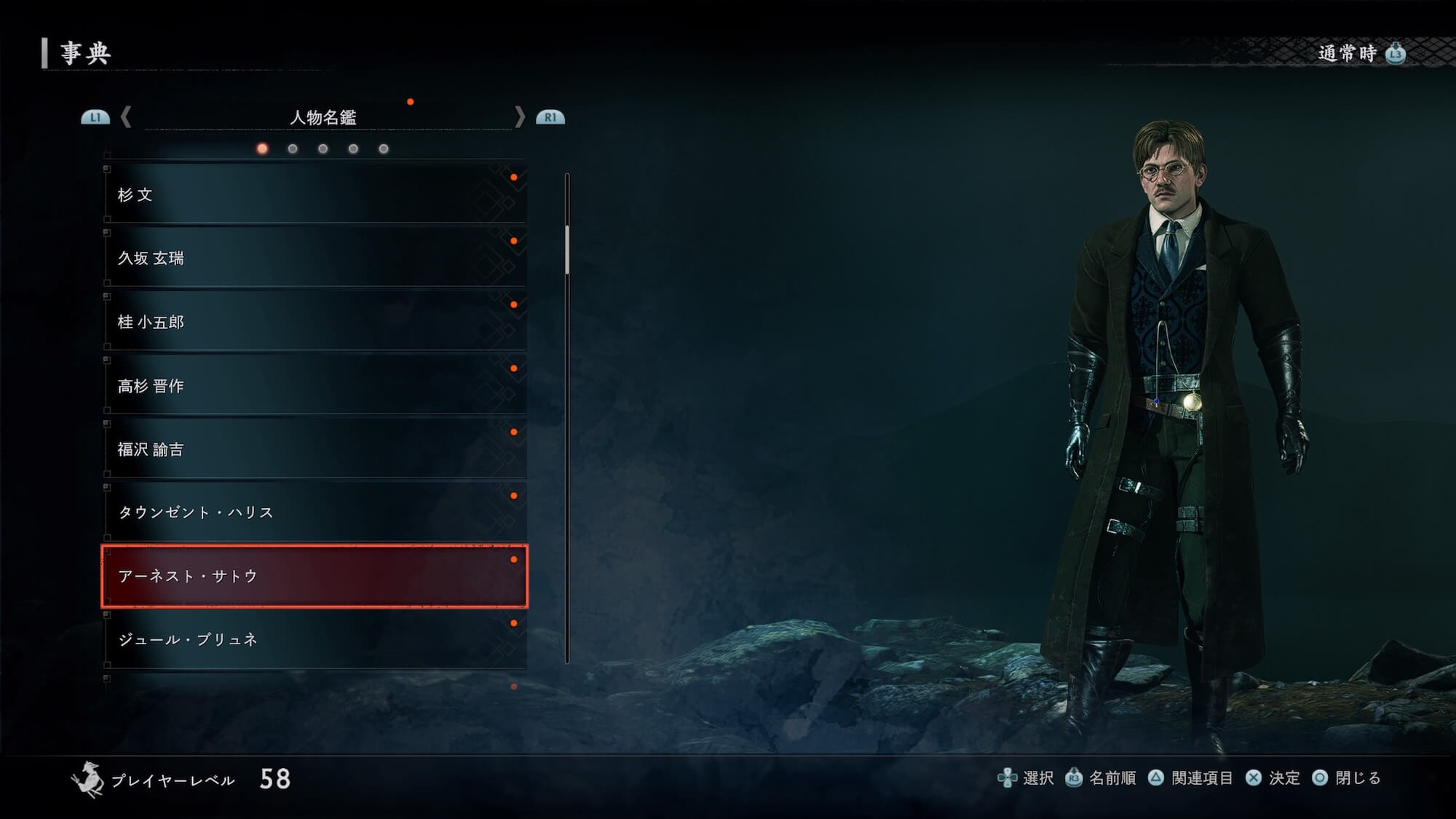Open the 久坂 玄瑞 character entry
This screenshot has width=1456, height=819.
click(x=314, y=258)
